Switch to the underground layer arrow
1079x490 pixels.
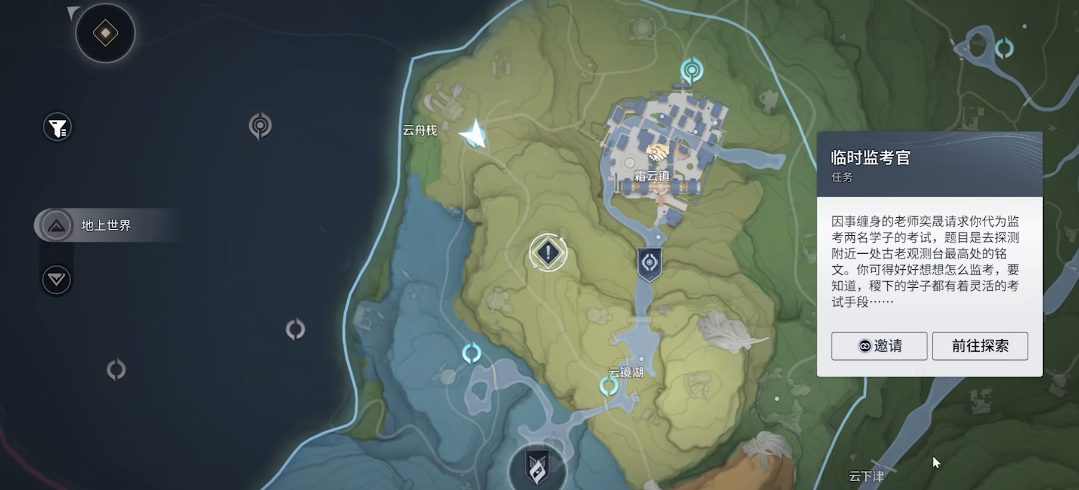tap(57, 279)
